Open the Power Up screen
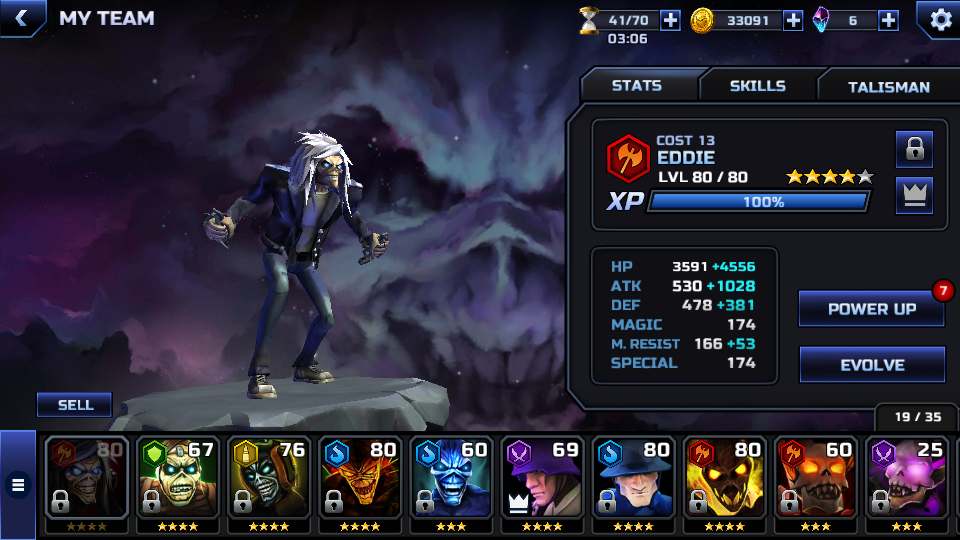Image resolution: width=960 pixels, height=540 pixels. tap(871, 309)
